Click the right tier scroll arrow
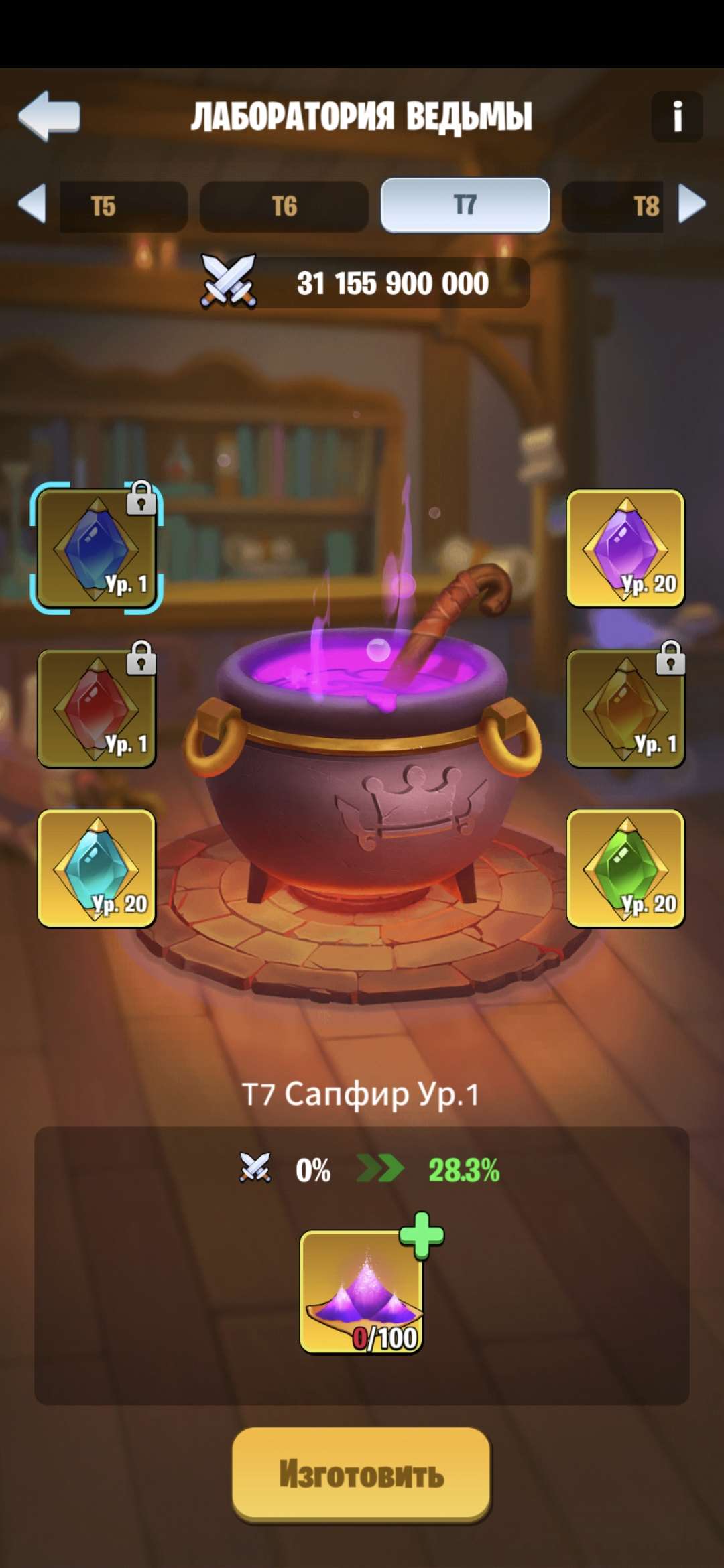This screenshot has height=1568, width=724. [692, 203]
